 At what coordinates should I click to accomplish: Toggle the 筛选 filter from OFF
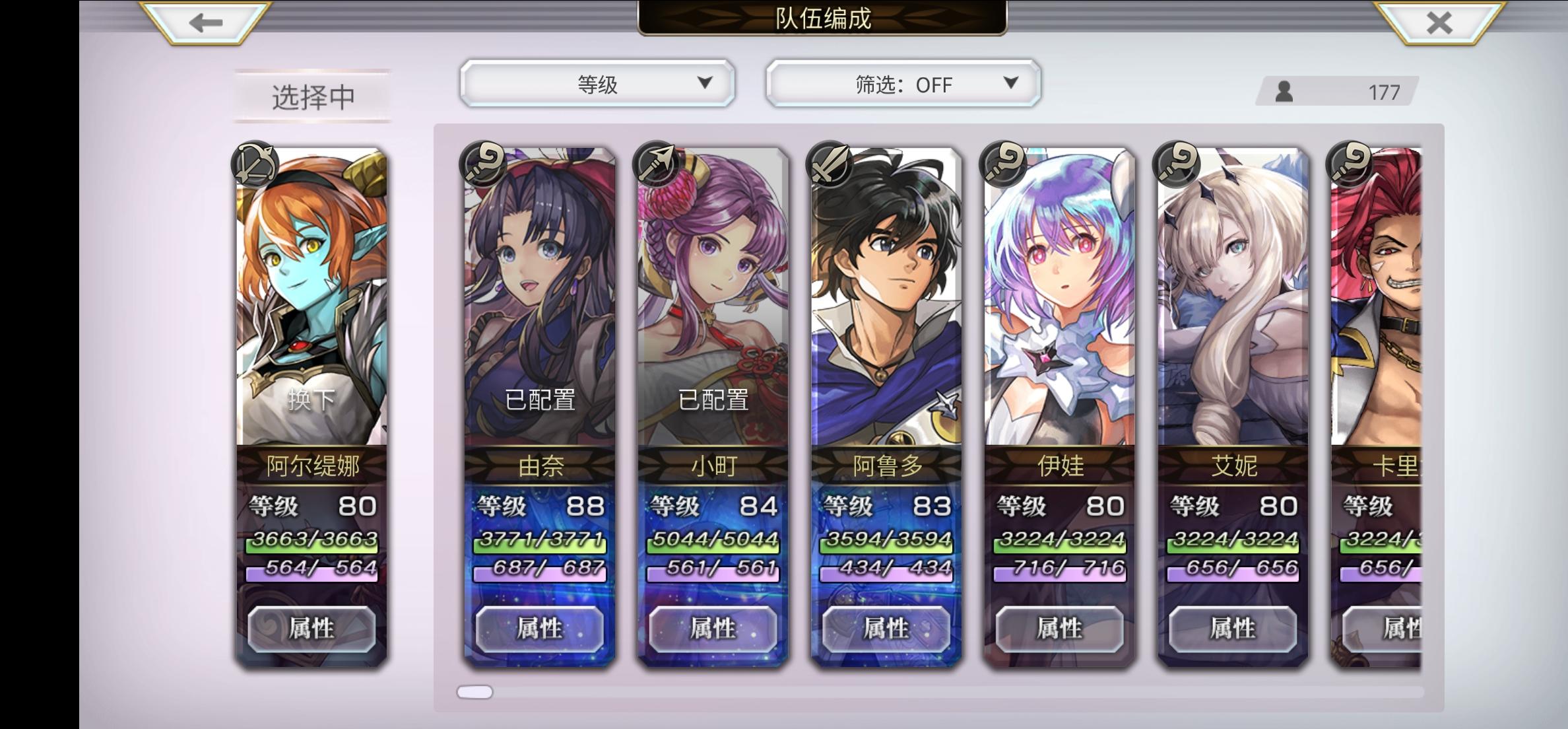pyautogui.click(x=901, y=85)
